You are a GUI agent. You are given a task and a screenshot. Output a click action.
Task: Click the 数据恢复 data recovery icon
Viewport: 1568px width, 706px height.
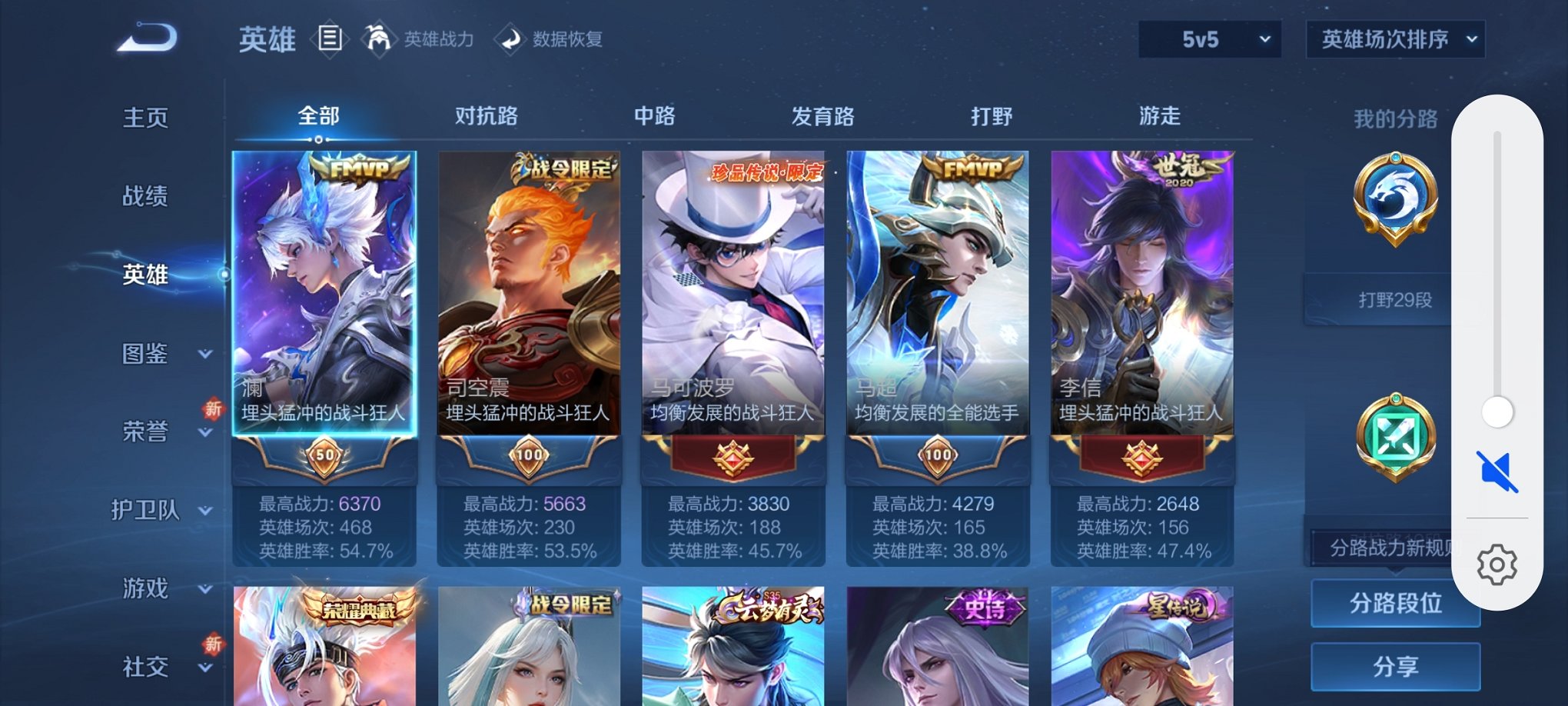[510, 38]
